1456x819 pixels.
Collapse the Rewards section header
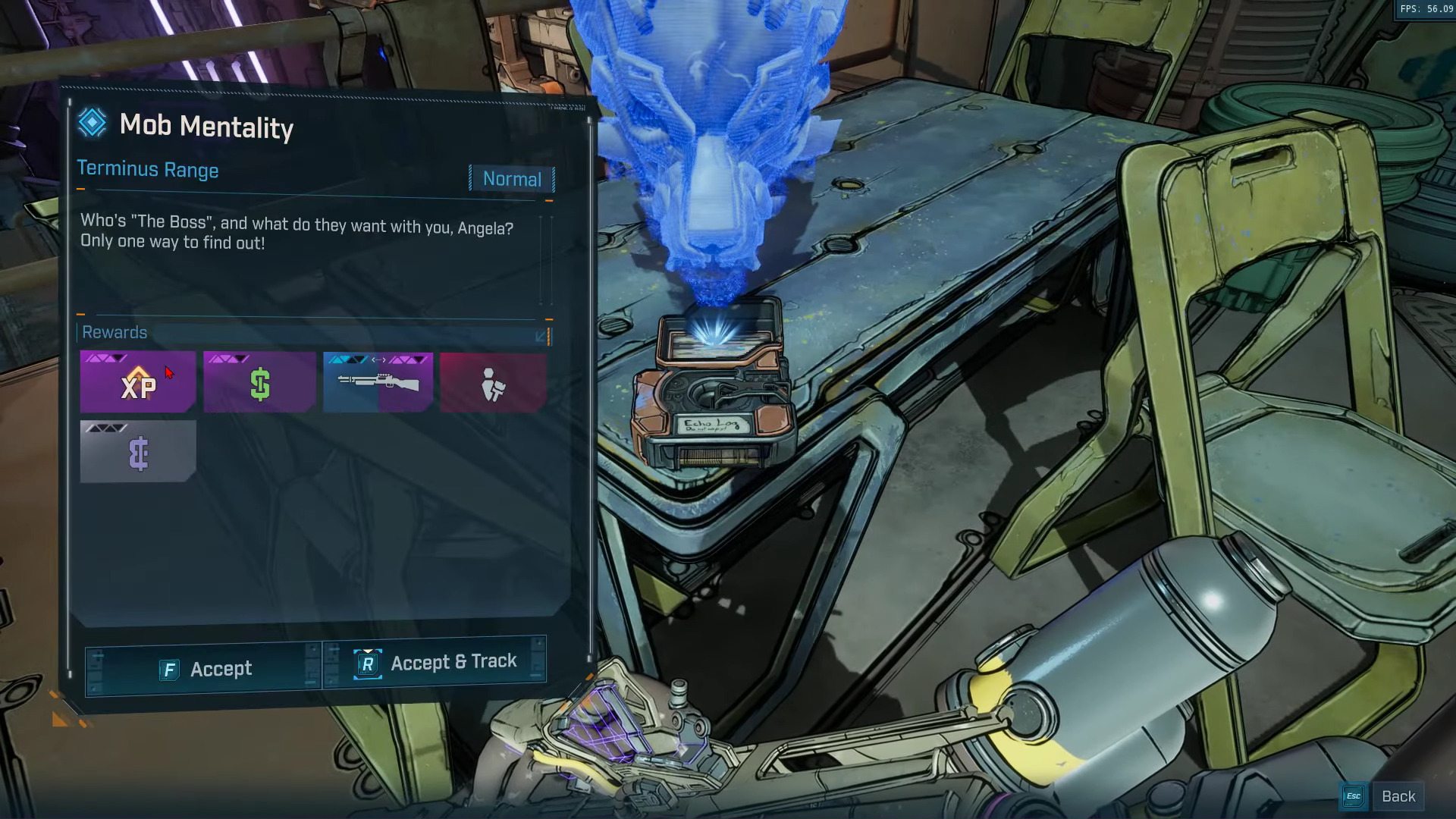(541, 335)
